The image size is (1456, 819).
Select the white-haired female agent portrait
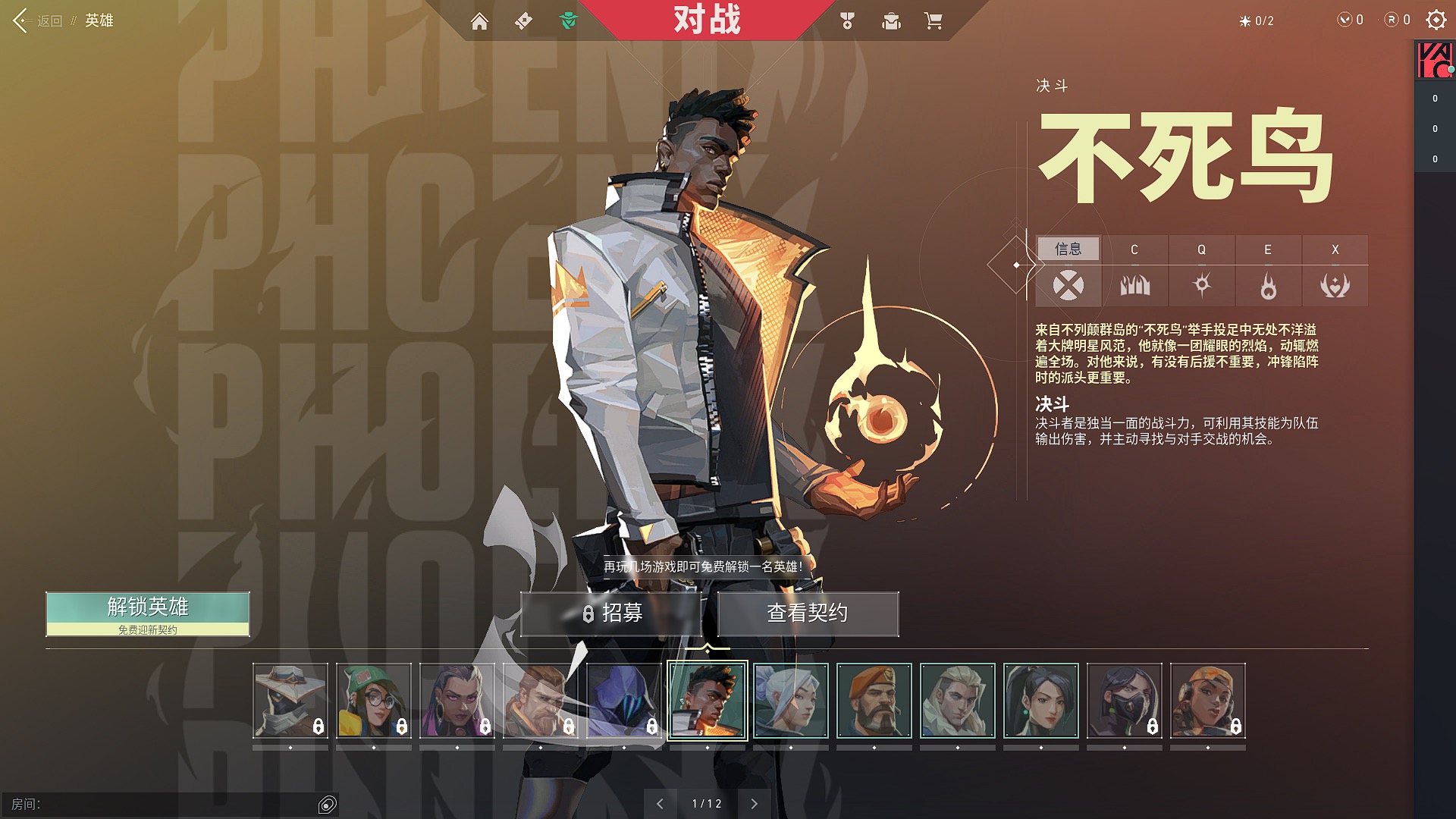tap(791, 701)
